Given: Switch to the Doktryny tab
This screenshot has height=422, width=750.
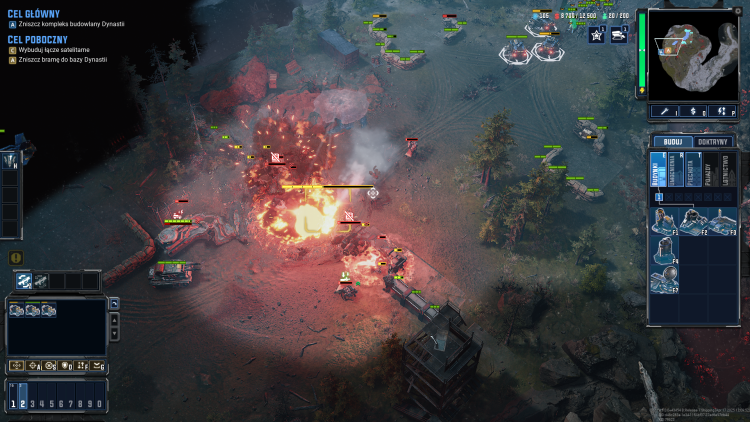Looking at the screenshot, I should (x=713, y=142).
